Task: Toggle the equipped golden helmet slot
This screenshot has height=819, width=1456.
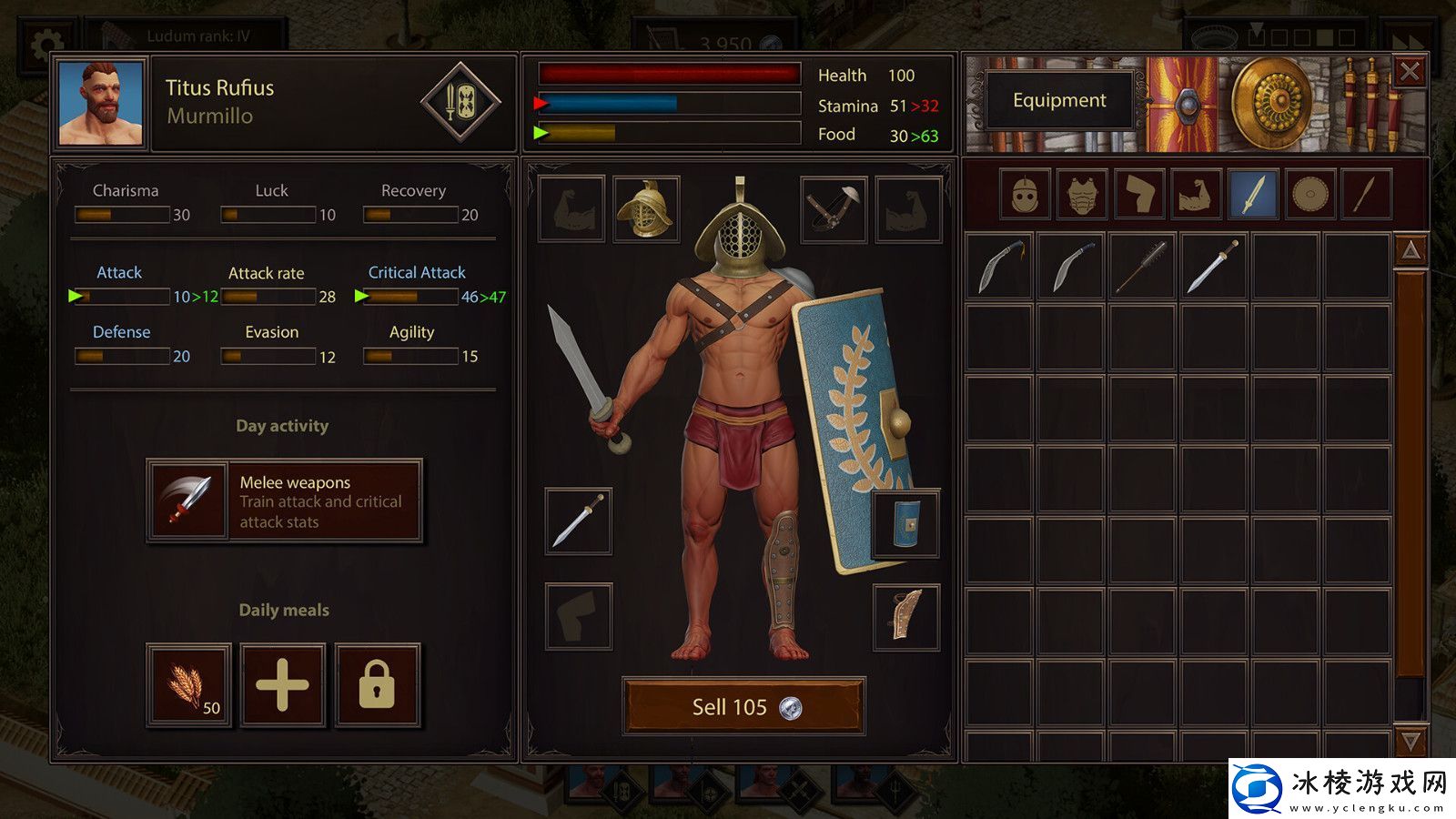Action: (x=648, y=211)
